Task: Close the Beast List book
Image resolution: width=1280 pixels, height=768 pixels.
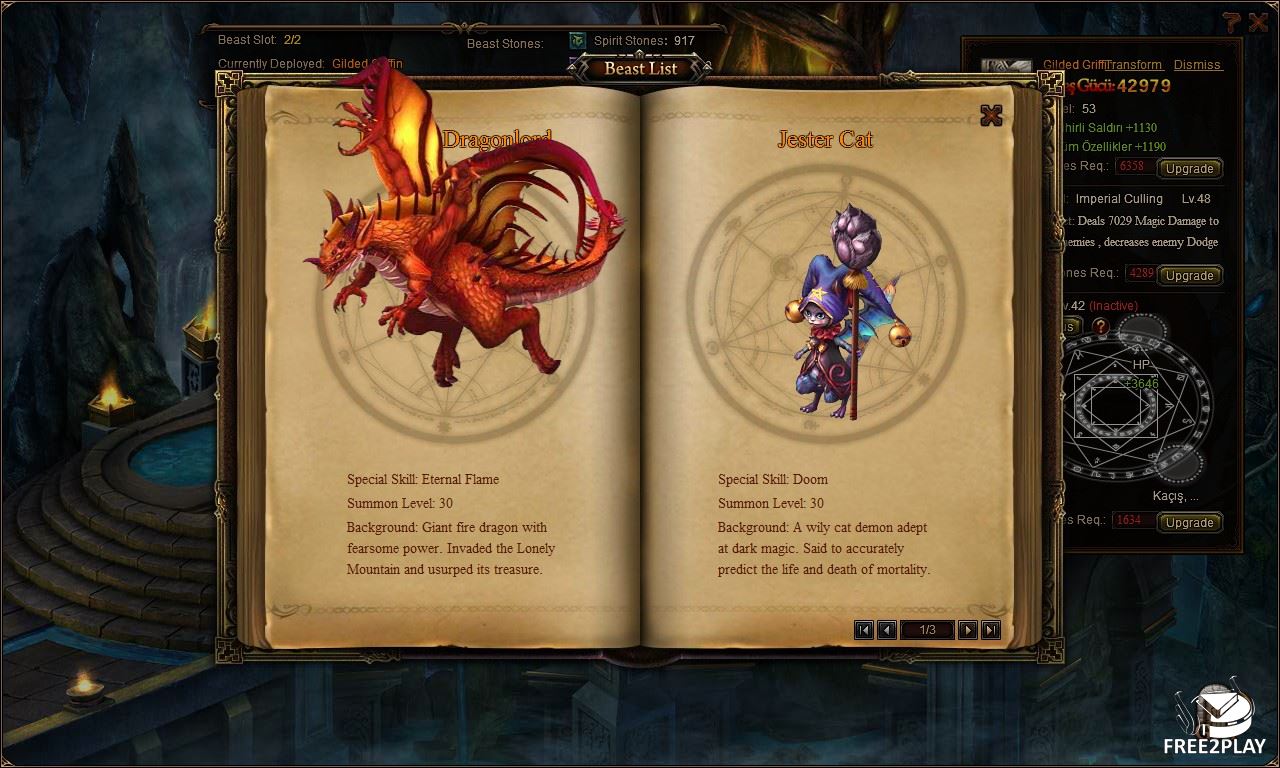Action: (991, 115)
